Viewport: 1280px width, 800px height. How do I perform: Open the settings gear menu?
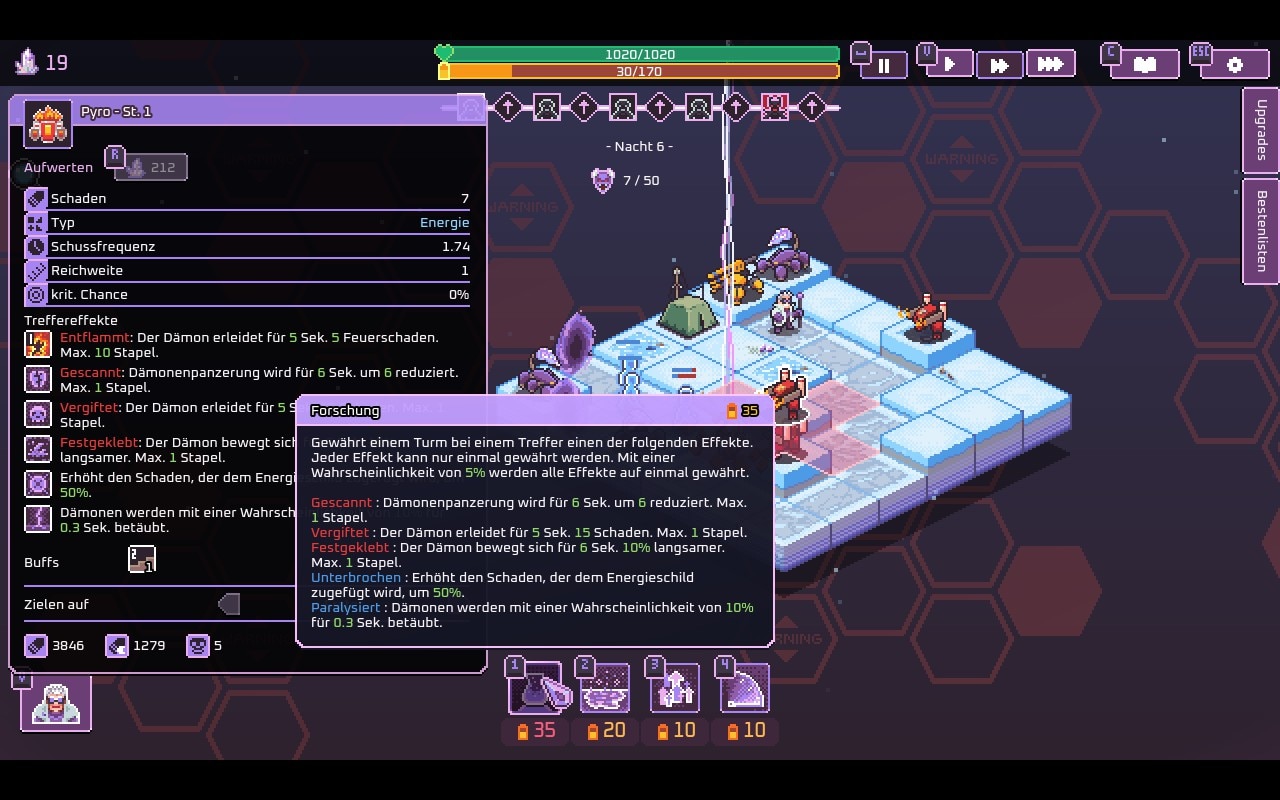click(x=1234, y=65)
